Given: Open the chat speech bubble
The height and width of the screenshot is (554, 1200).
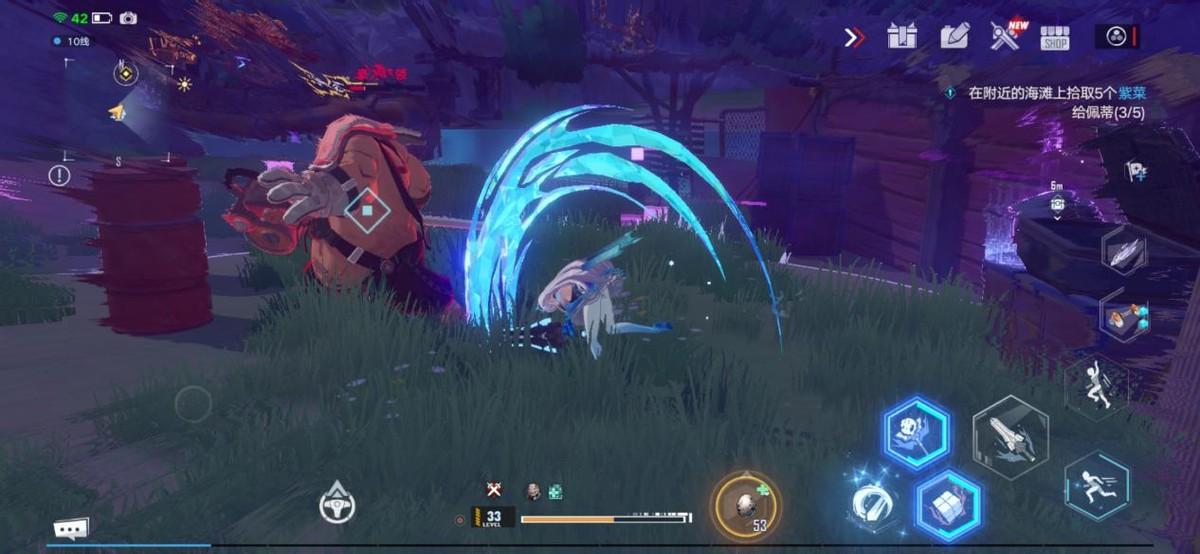Looking at the screenshot, I should pyautogui.click(x=71, y=527).
